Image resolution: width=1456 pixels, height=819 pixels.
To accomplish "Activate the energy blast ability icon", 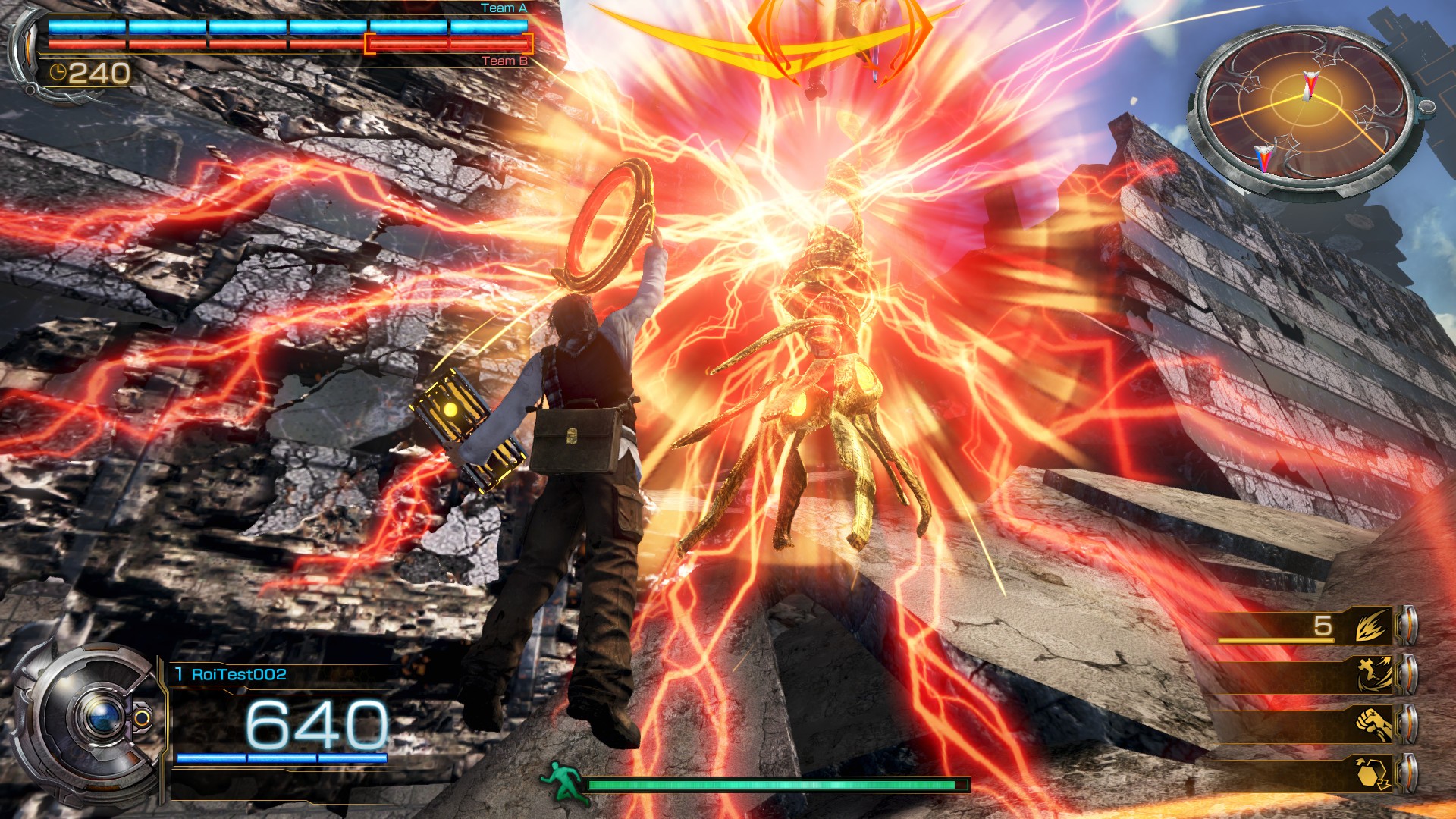I will pyautogui.click(x=1372, y=627).
